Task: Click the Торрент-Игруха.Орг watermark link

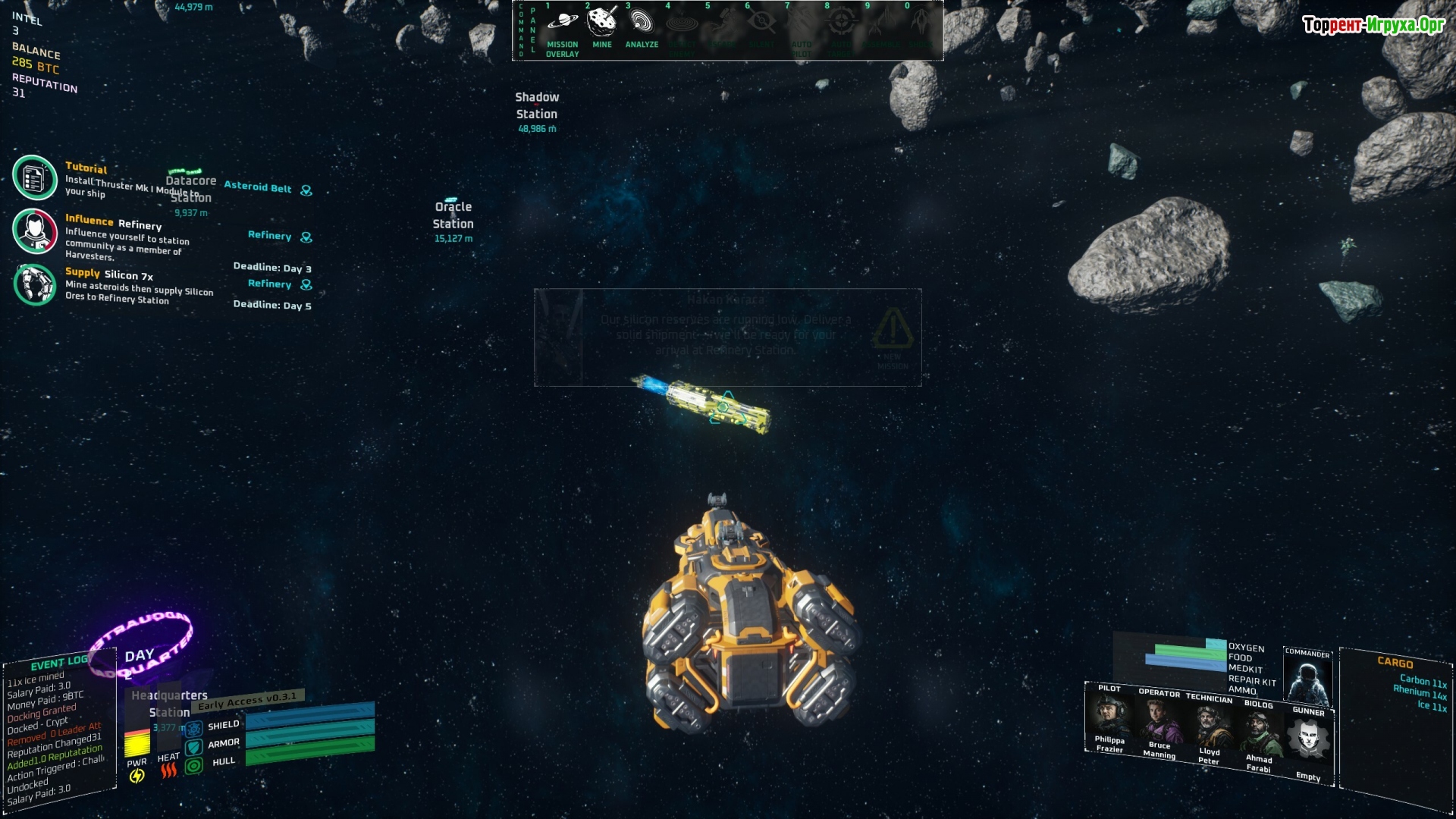Action: pos(1373,25)
